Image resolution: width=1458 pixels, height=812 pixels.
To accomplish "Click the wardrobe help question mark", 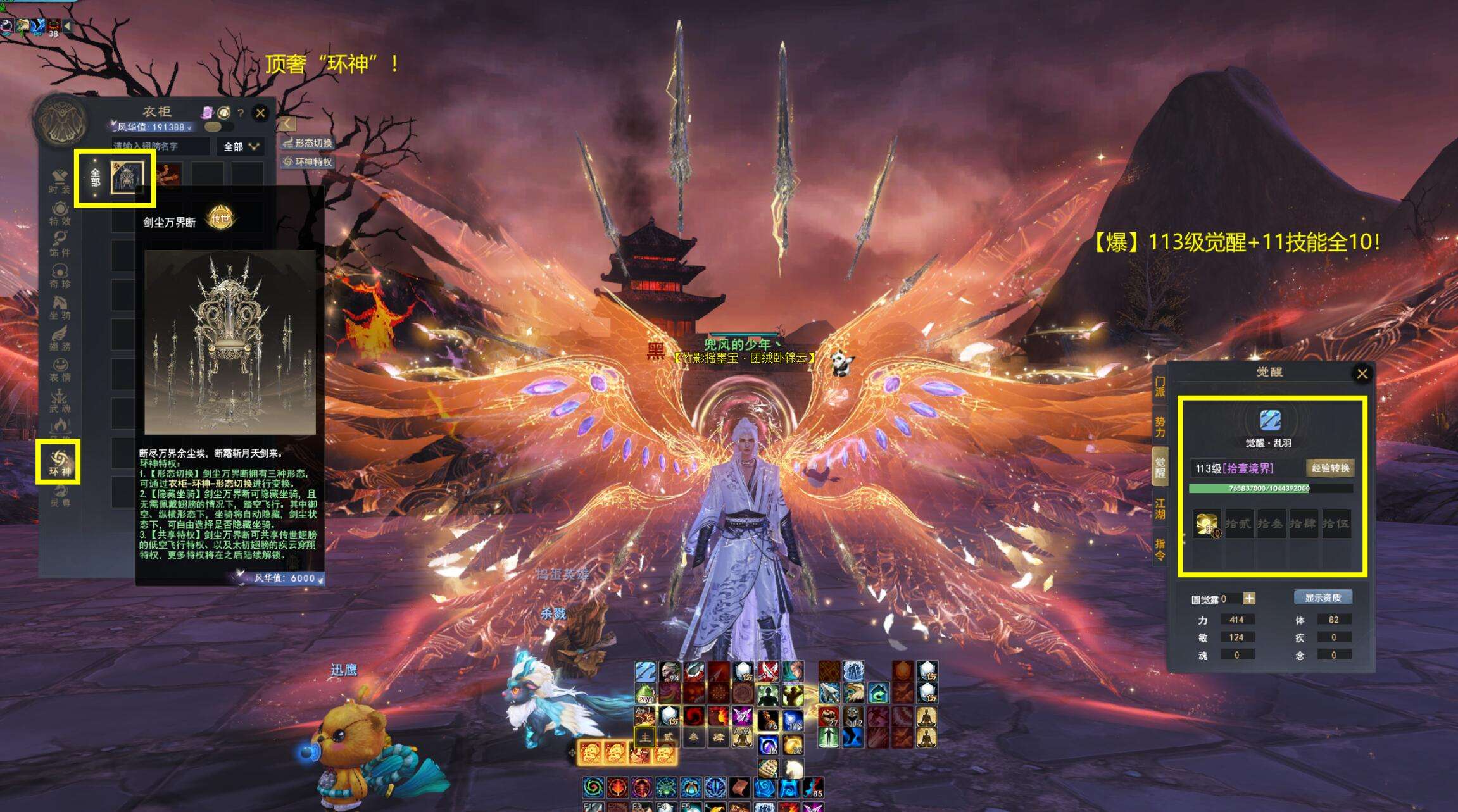I will coord(241,113).
